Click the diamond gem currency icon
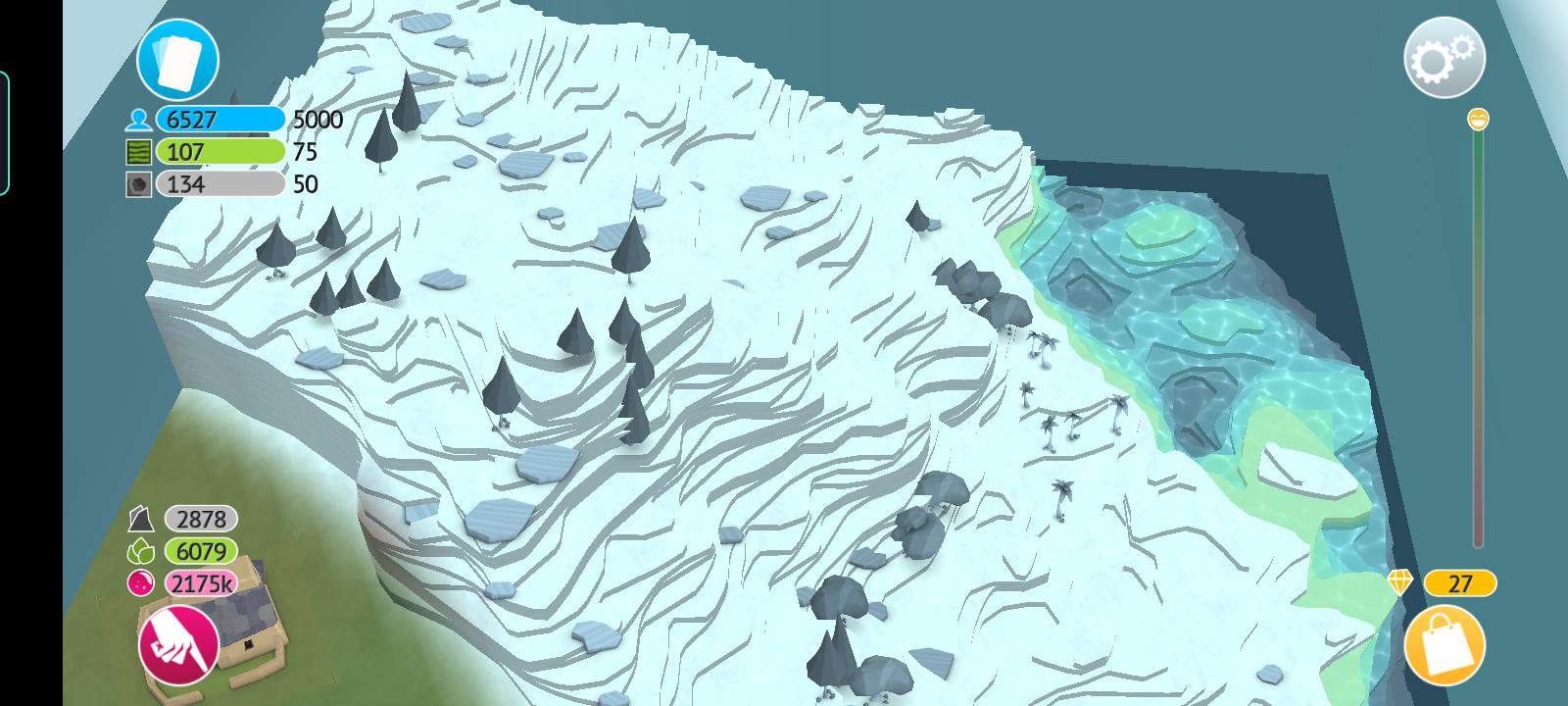Image resolution: width=1568 pixels, height=706 pixels. 1400,584
